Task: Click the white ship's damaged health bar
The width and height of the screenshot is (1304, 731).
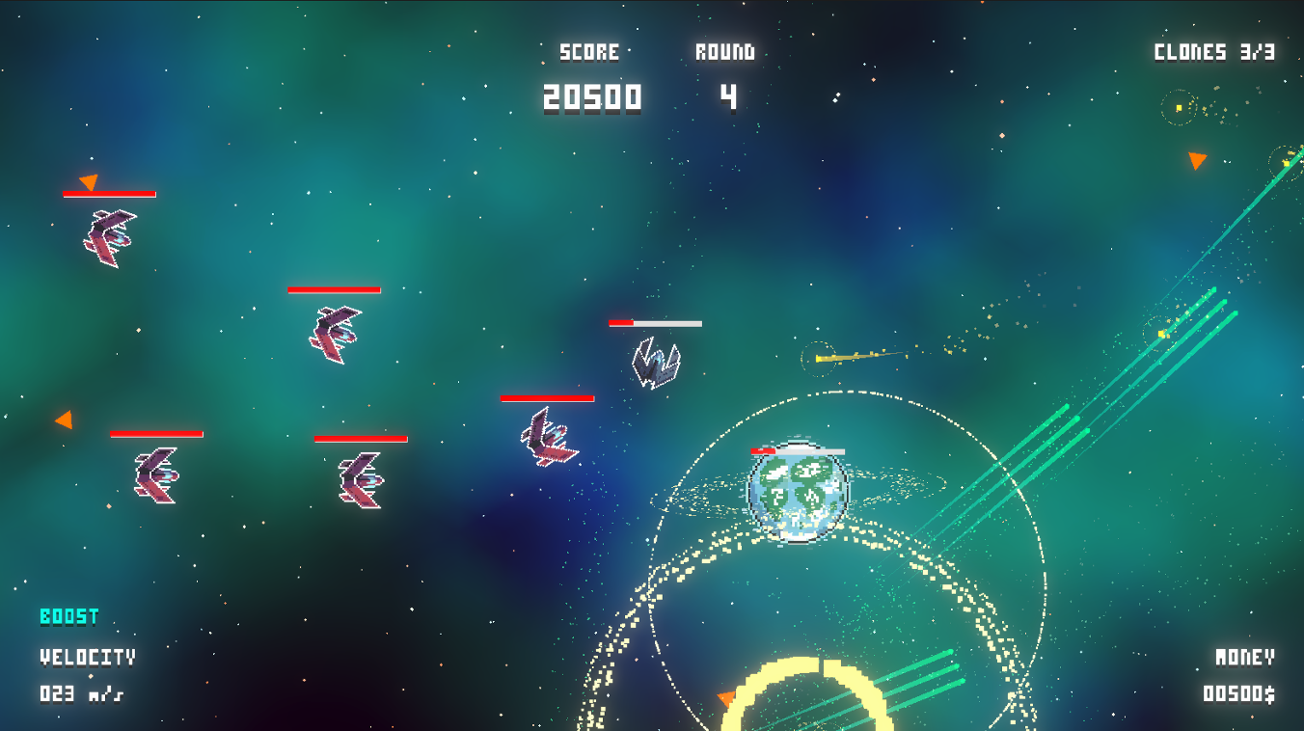Action: point(655,323)
